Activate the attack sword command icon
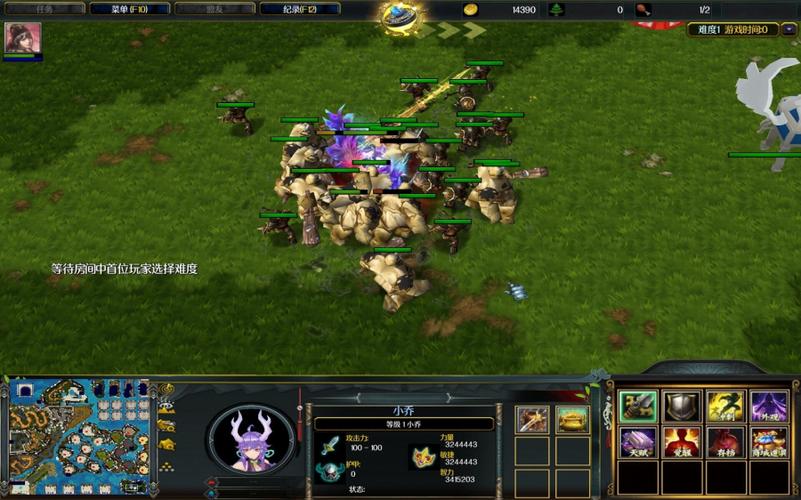 pos(636,405)
